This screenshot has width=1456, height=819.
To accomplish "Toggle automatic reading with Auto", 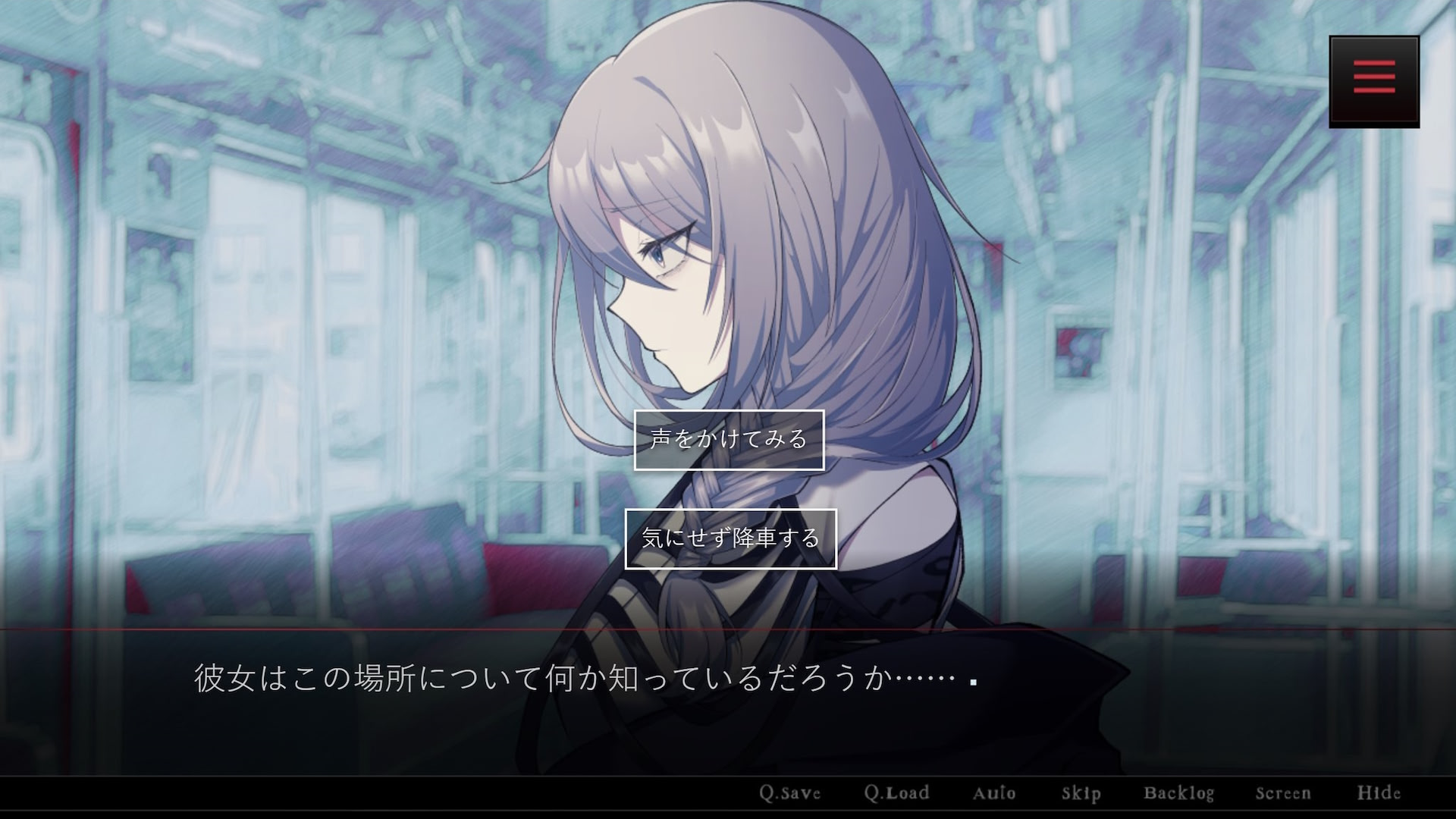I will [995, 793].
